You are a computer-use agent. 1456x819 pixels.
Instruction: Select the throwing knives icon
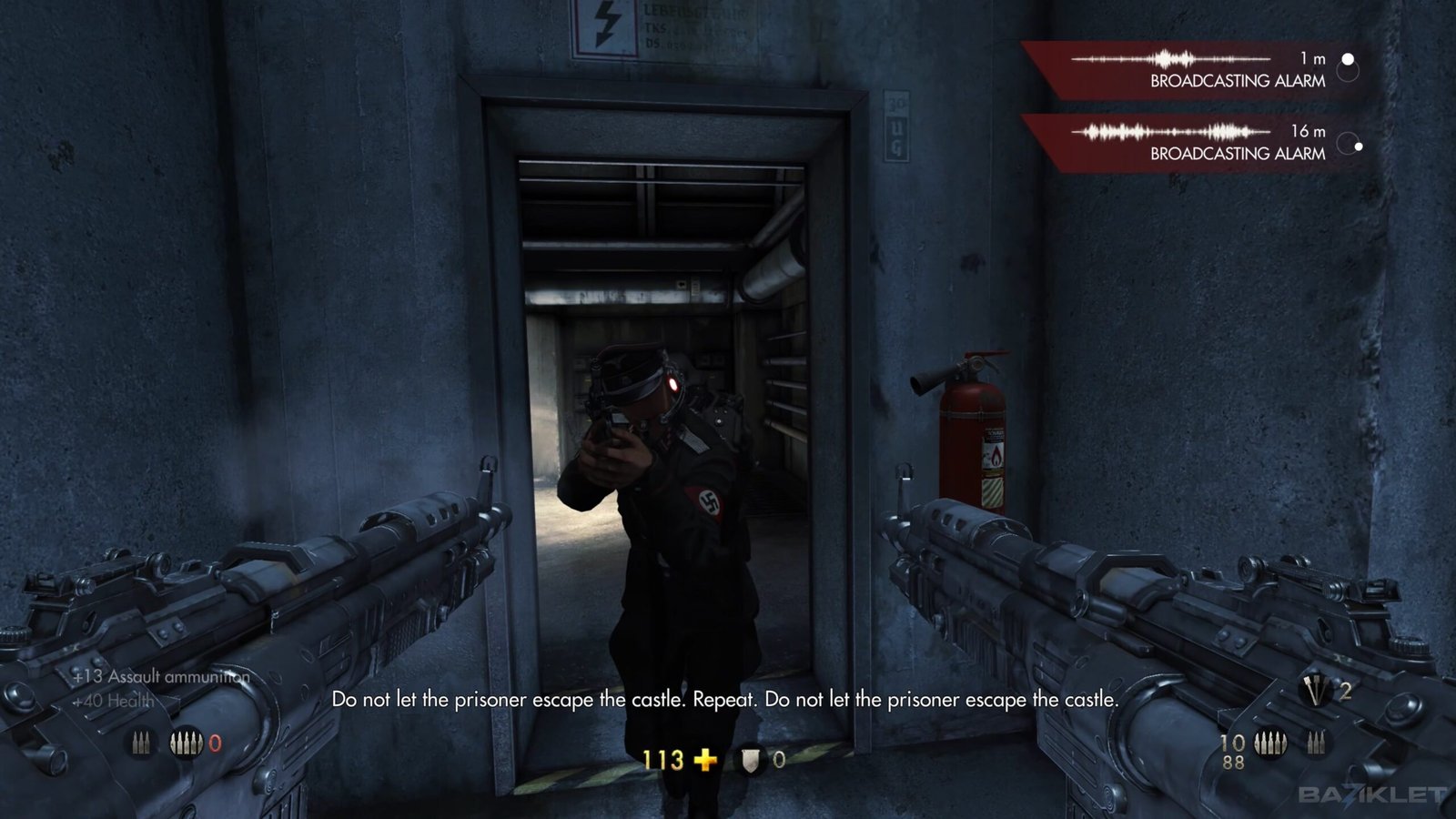point(1315,693)
